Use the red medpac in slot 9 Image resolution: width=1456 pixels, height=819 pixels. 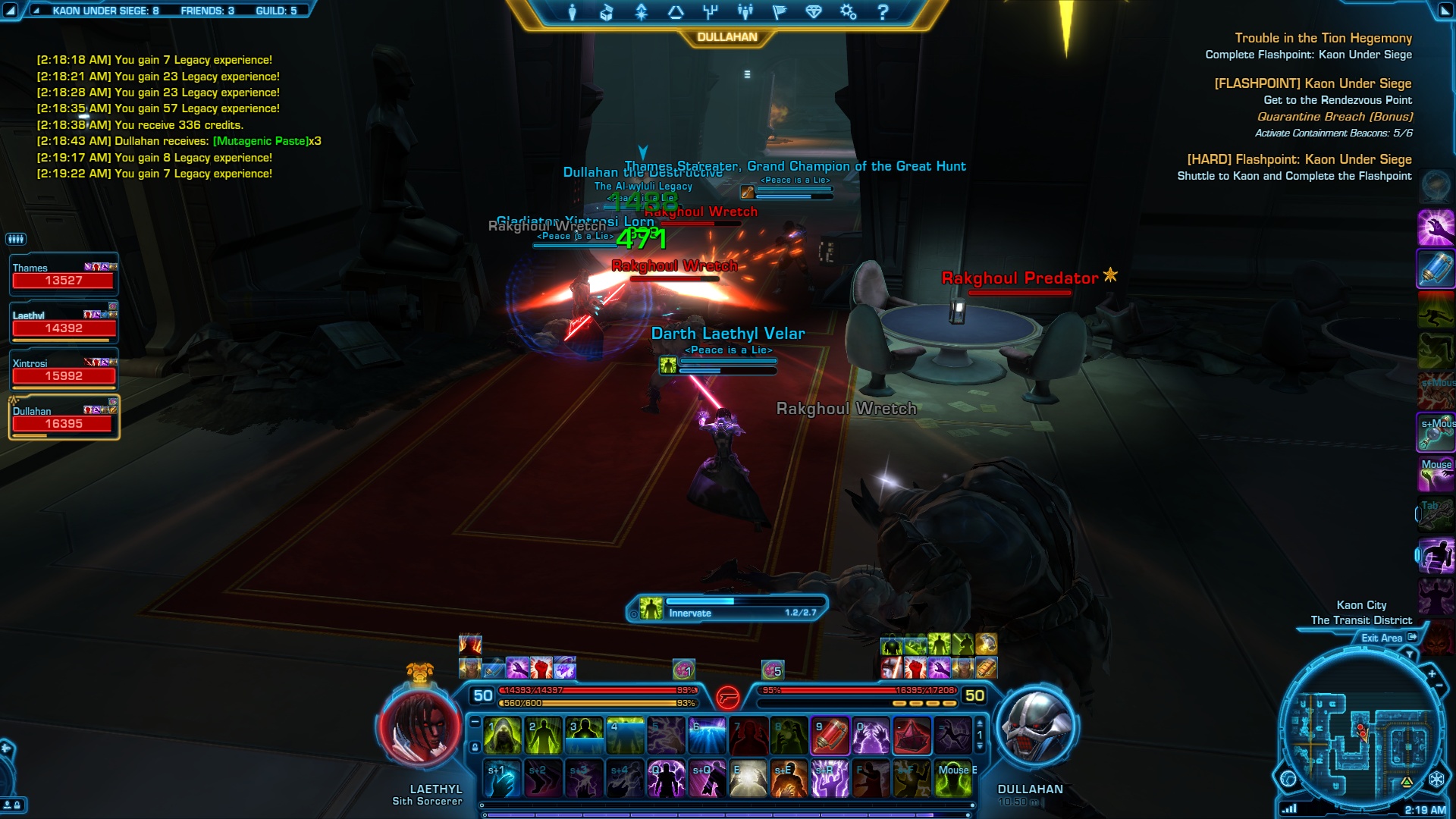[830, 736]
